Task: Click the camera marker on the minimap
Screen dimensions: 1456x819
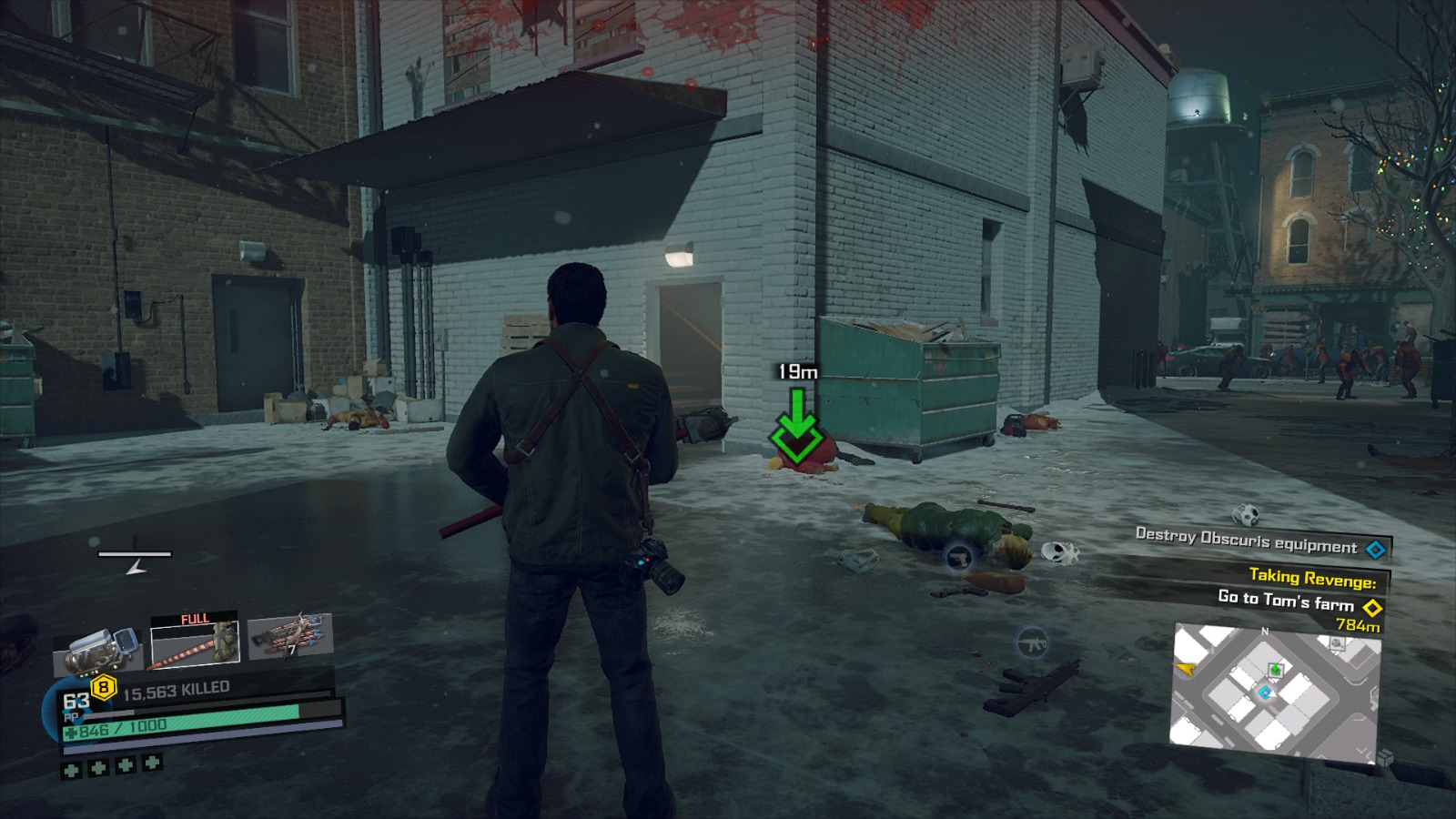Action: coord(1337,644)
